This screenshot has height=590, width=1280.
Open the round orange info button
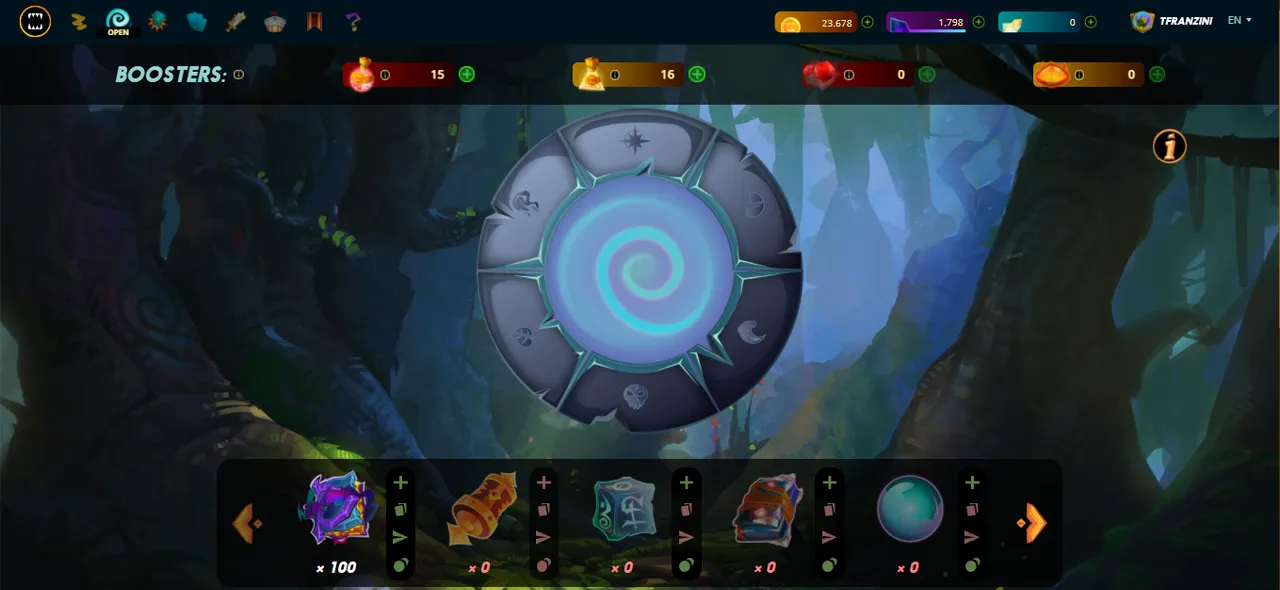coord(1169,147)
